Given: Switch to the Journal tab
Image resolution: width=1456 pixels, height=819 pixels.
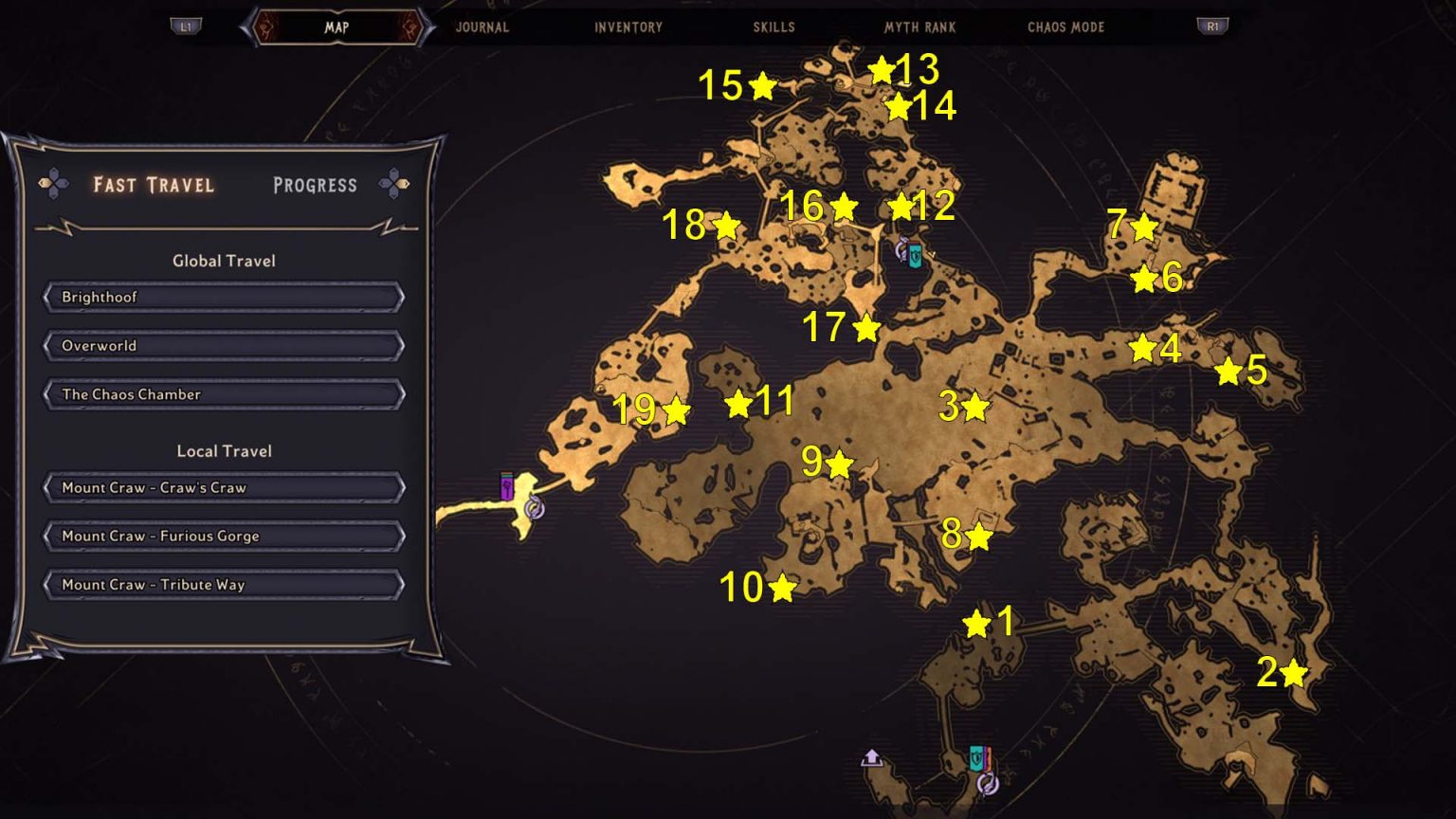Looking at the screenshot, I should click(x=482, y=27).
